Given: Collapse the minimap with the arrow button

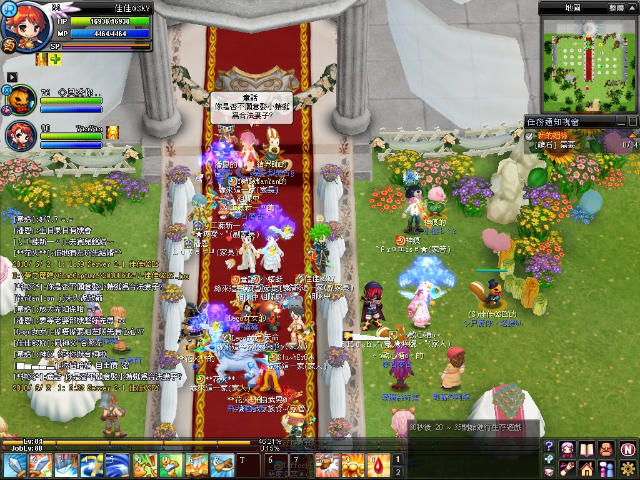Looking at the screenshot, I should point(630,8).
